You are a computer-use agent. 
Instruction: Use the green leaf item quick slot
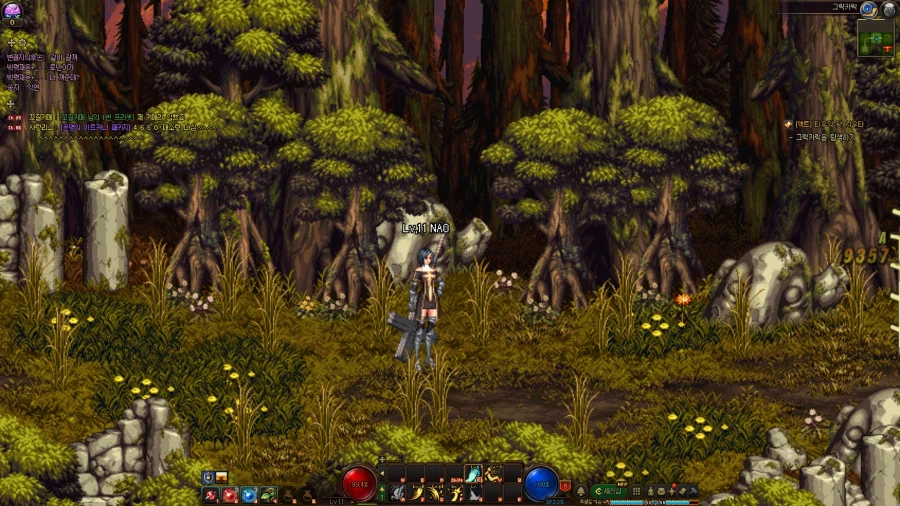point(268,494)
